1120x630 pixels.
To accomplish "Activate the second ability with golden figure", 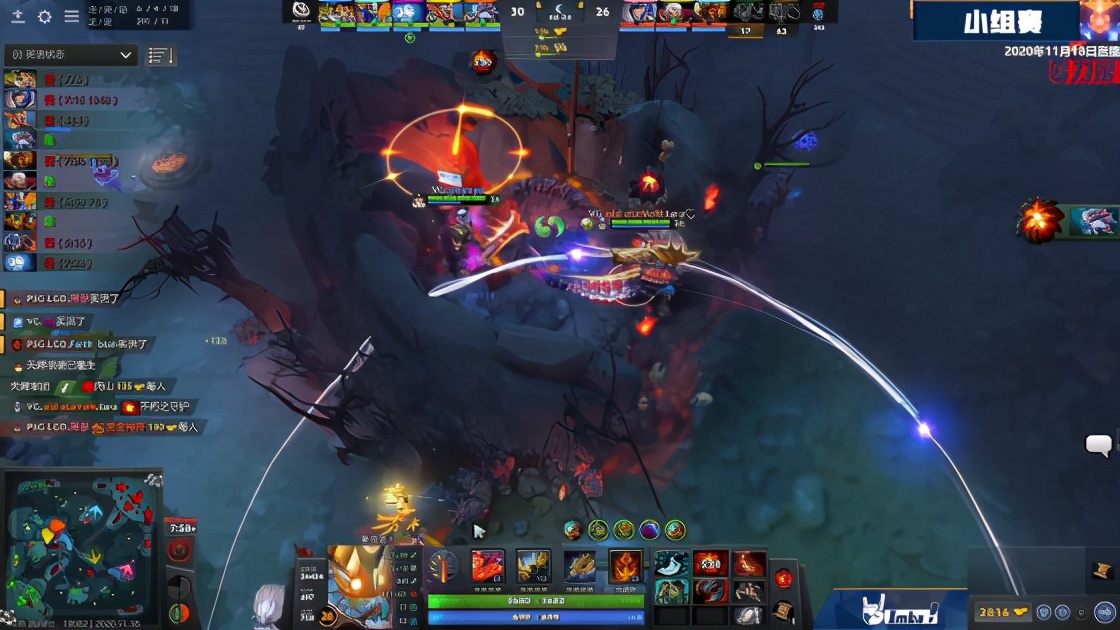I will (533, 566).
